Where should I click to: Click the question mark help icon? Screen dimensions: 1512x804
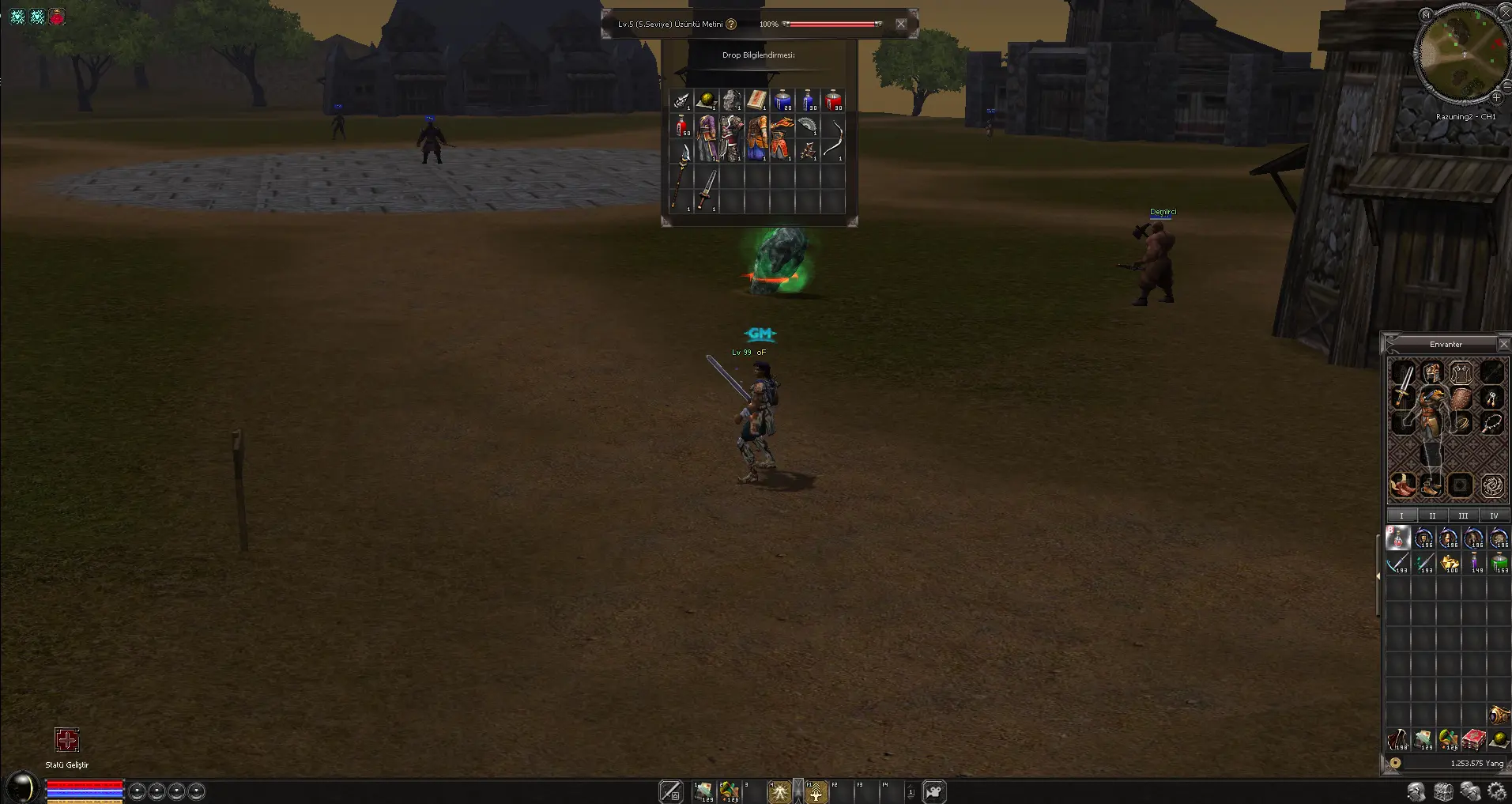(731, 24)
